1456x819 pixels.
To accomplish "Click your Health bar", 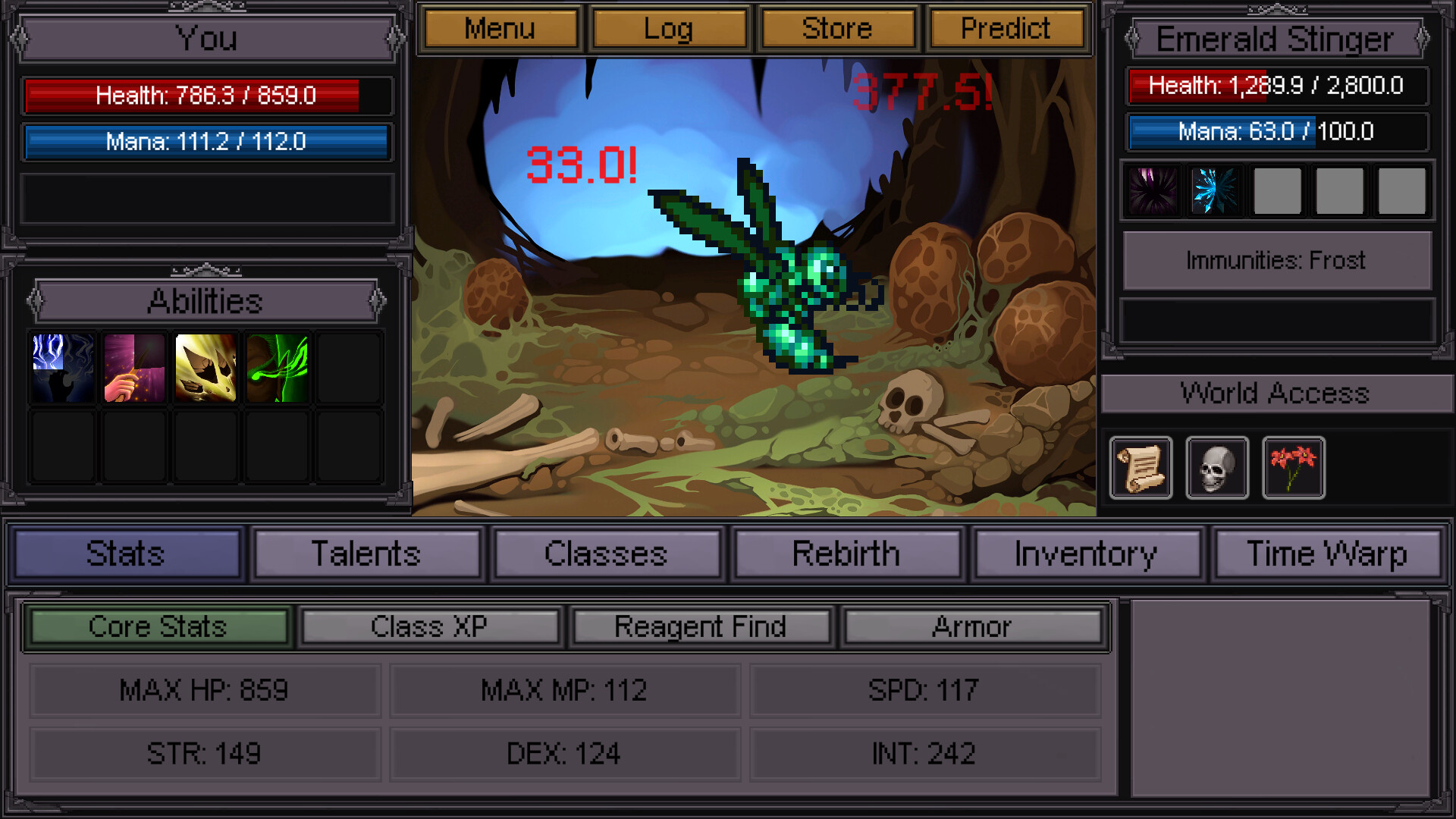I will (206, 96).
